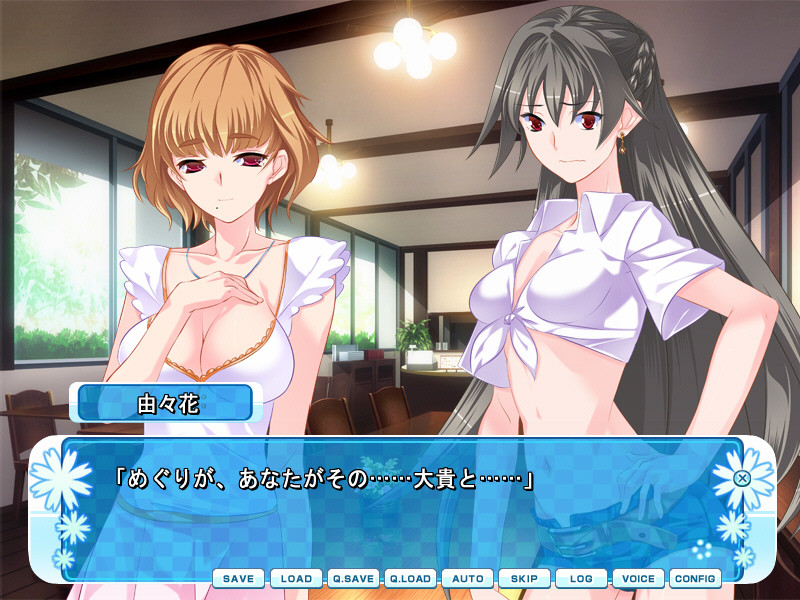This screenshot has width=800, height=600.
Task: Replay the line with VOICE
Action: pyautogui.click(x=638, y=579)
